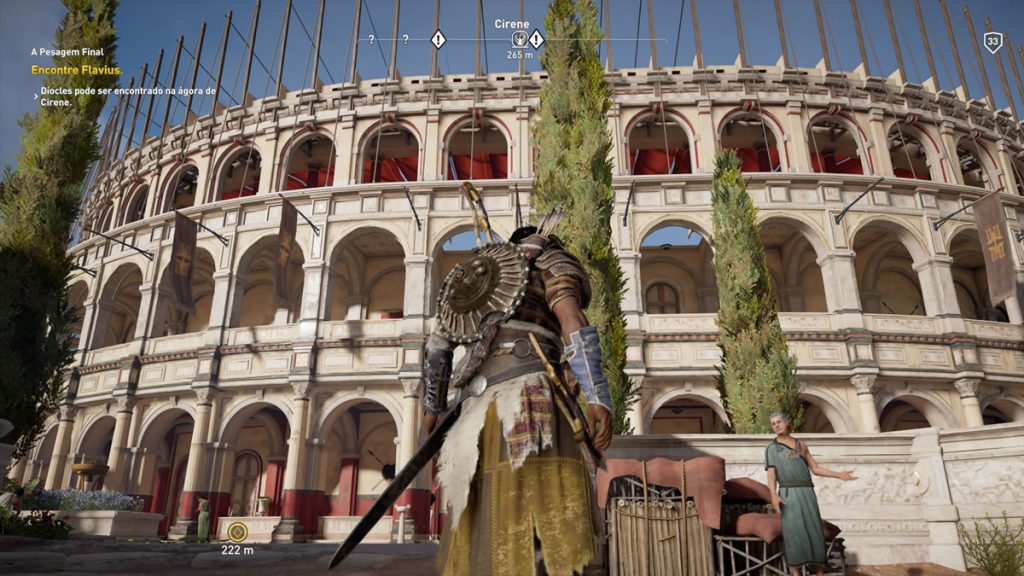Viewport: 1024px width, 576px height.
Task: Select the golden objective marker showing 222 m
Action: tap(237, 532)
